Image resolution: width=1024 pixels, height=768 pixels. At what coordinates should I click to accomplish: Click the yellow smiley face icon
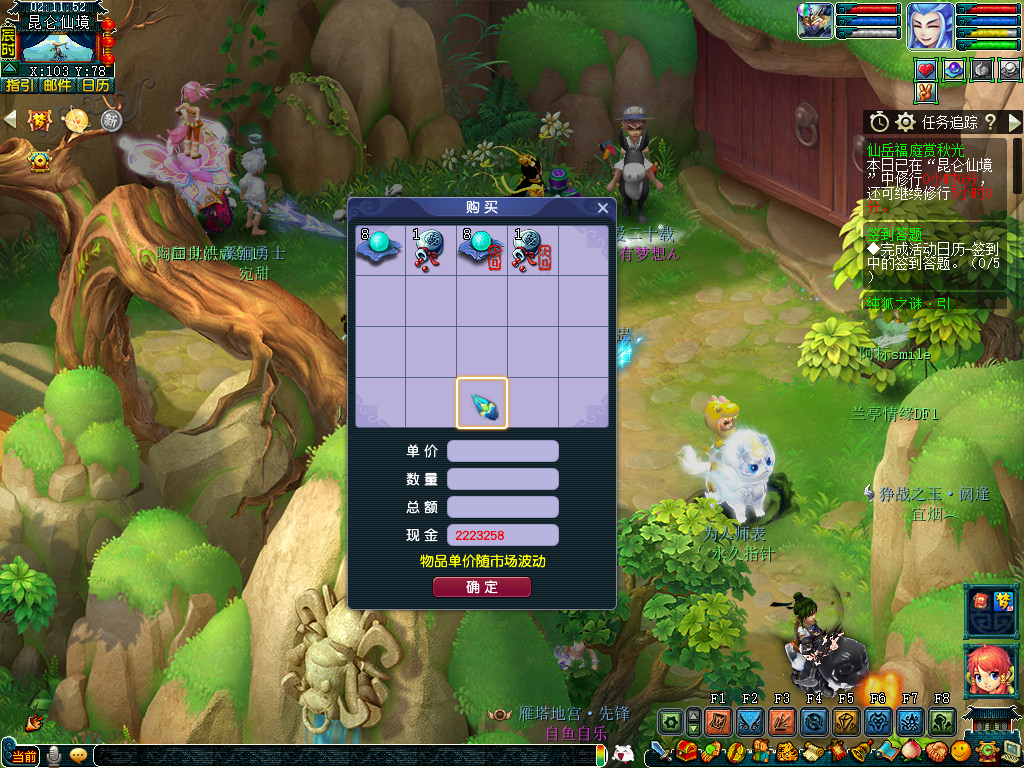pyautogui.click(x=960, y=750)
